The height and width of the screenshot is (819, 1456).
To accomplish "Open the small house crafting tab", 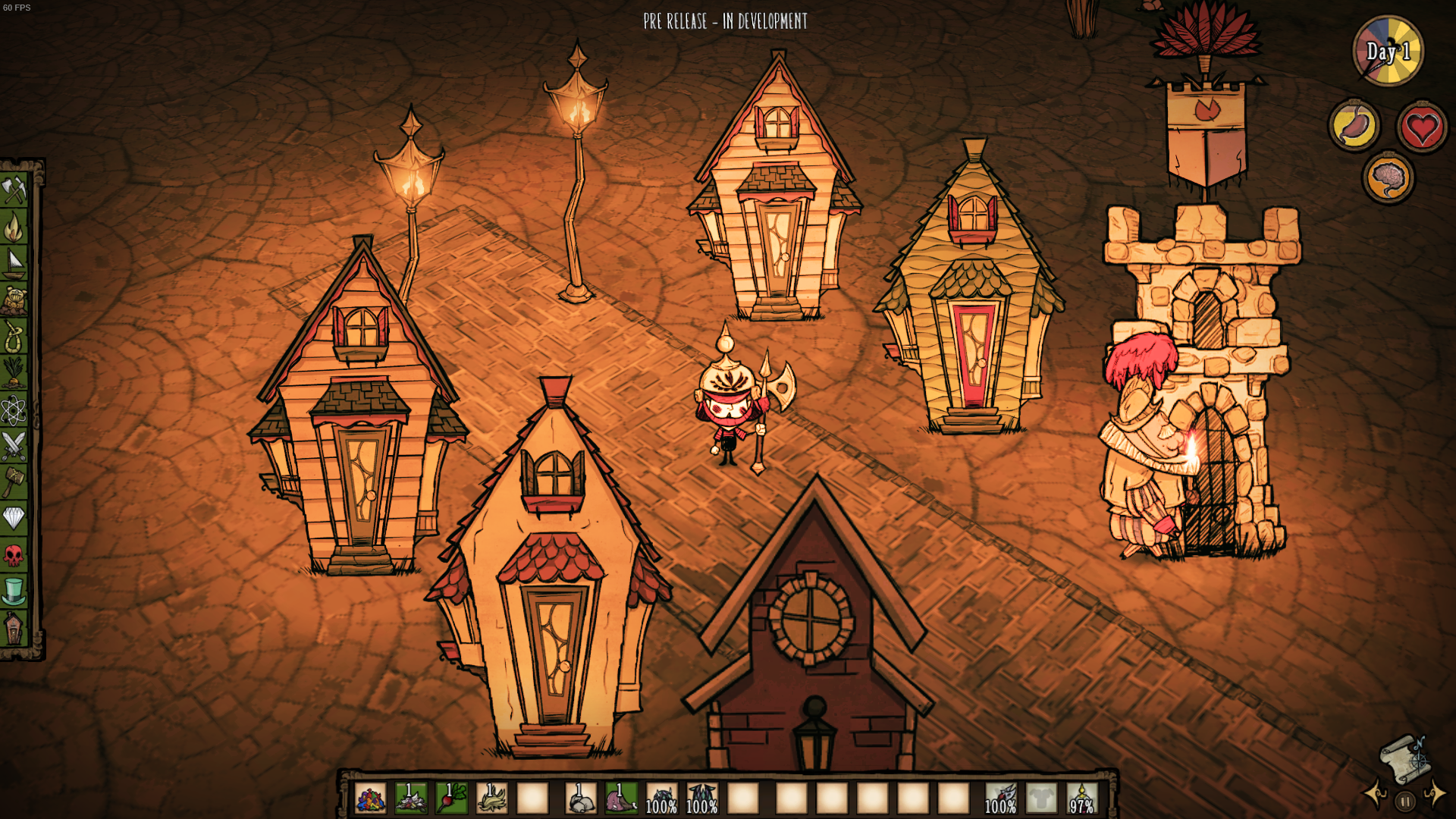I will coord(14,628).
